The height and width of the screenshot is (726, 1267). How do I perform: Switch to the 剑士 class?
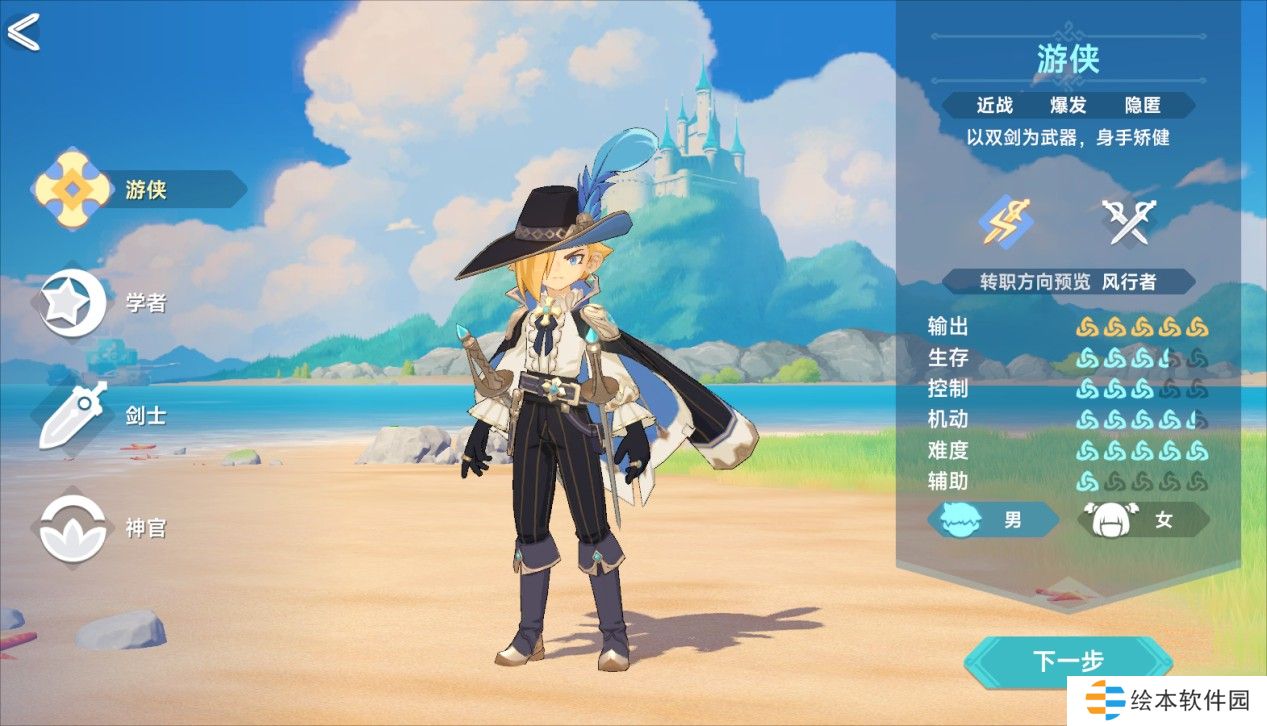click(x=100, y=416)
